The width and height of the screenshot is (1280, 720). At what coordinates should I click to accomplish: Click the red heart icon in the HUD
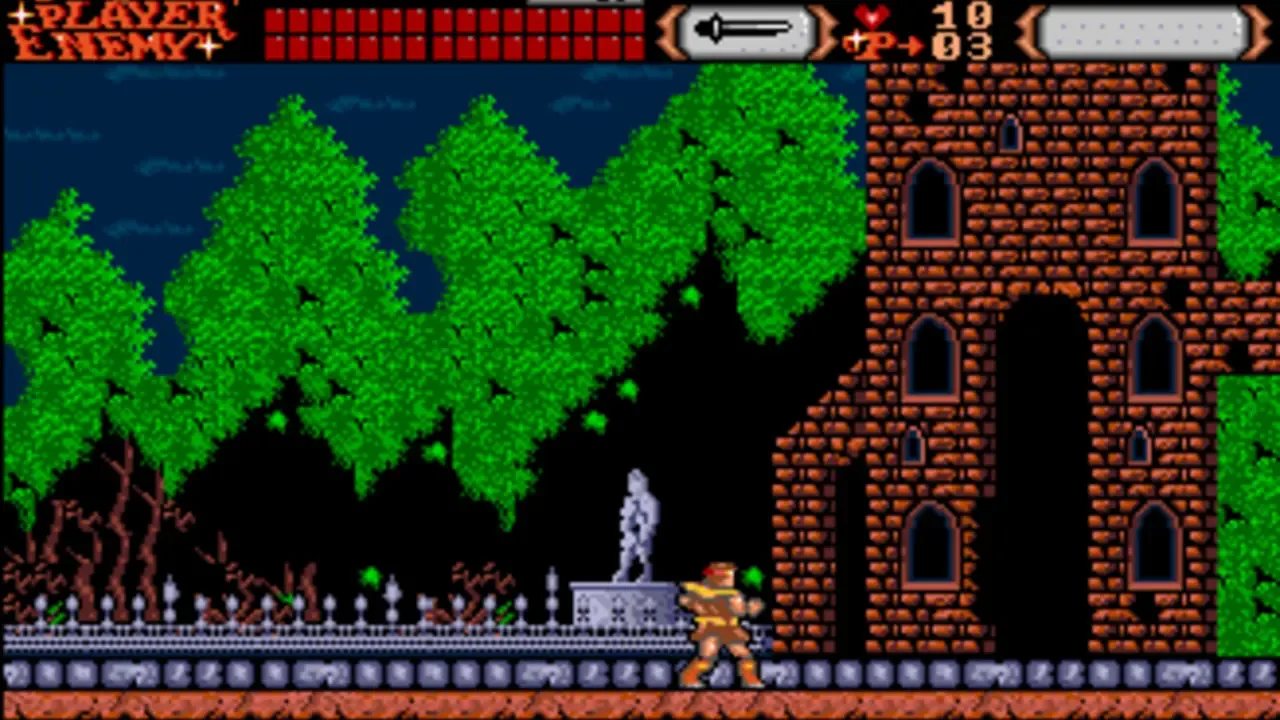(872, 17)
